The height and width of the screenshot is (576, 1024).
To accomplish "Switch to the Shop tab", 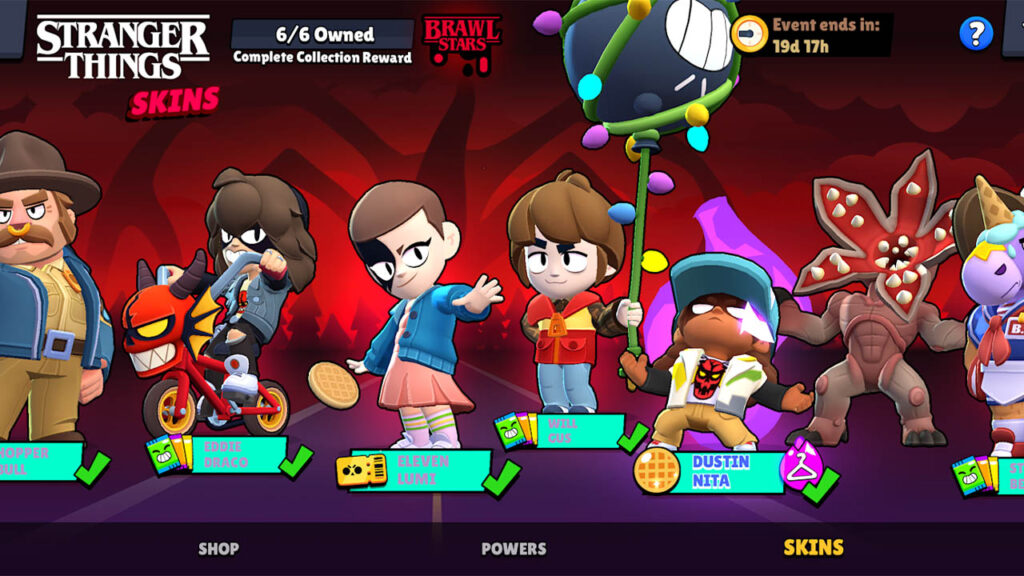I will [x=218, y=548].
